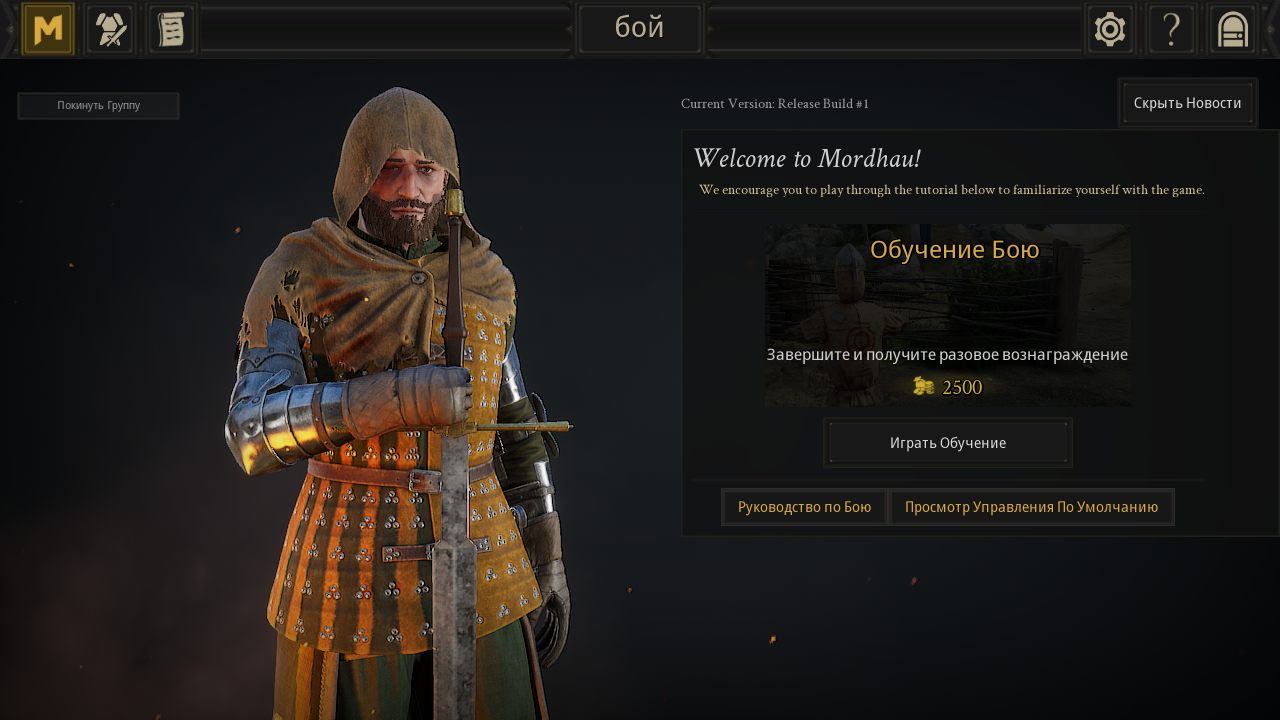Click the Покинуть Группу button
Image resolution: width=1280 pixels, height=720 pixels.
coord(98,105)
